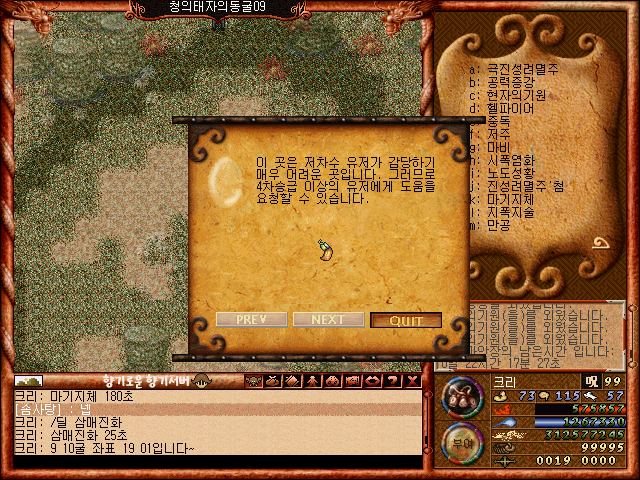Return to the PREV dialog page
This screenshot has width=640, height=480.
pyautogui.click(x=251, y=320)
